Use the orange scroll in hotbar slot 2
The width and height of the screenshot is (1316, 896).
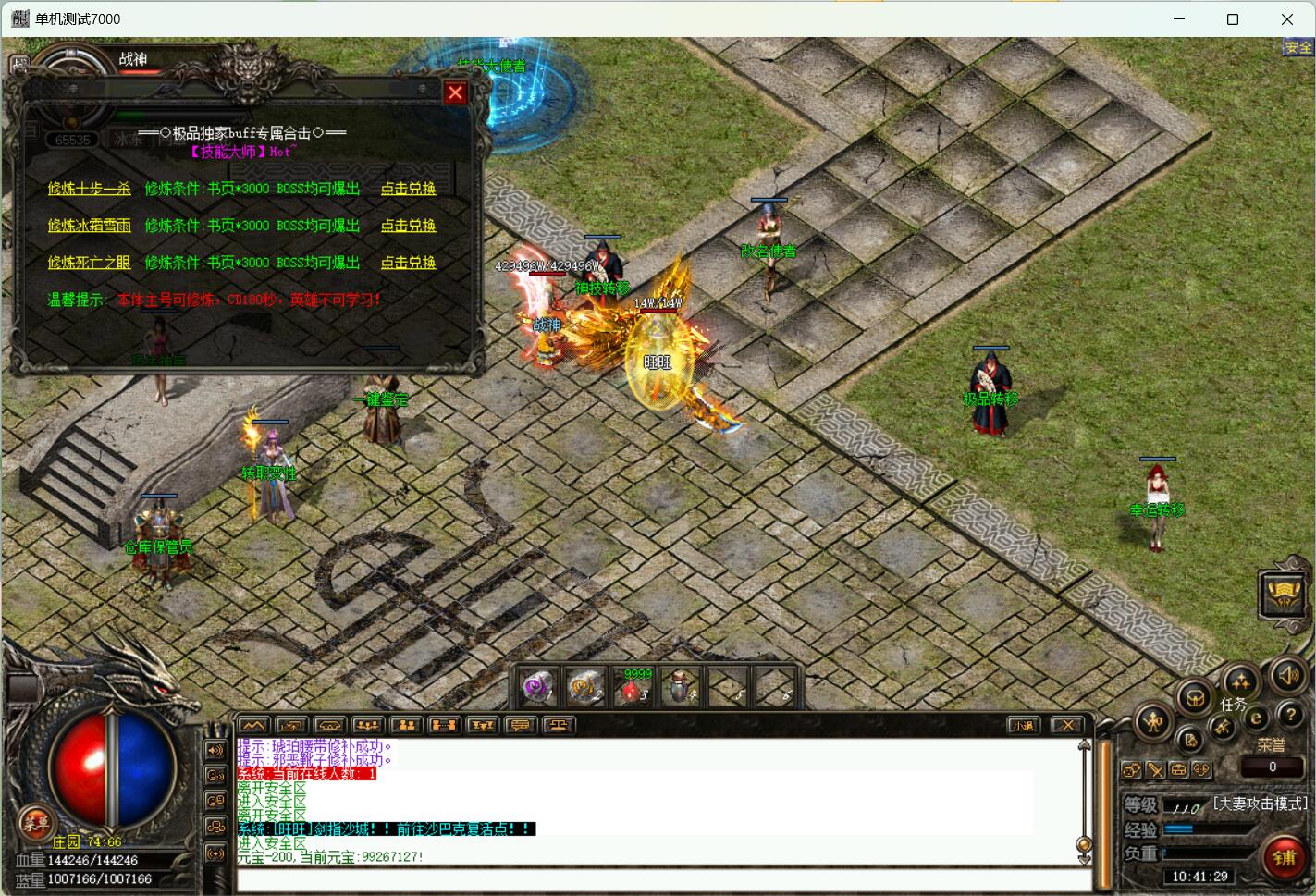click(586, 688)
